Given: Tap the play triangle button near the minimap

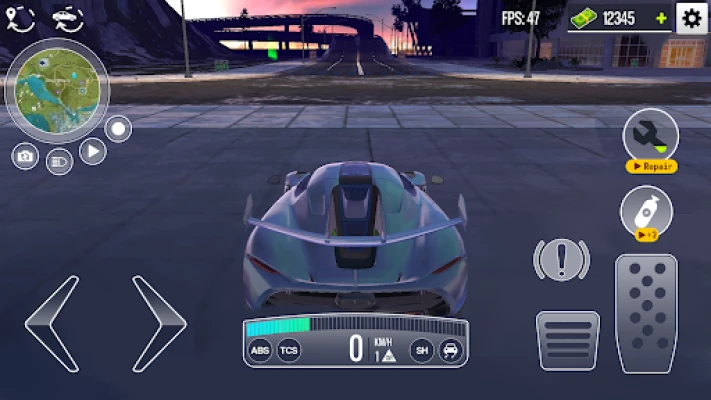Looking at the screenshot, I should click(x=92, y=151).
